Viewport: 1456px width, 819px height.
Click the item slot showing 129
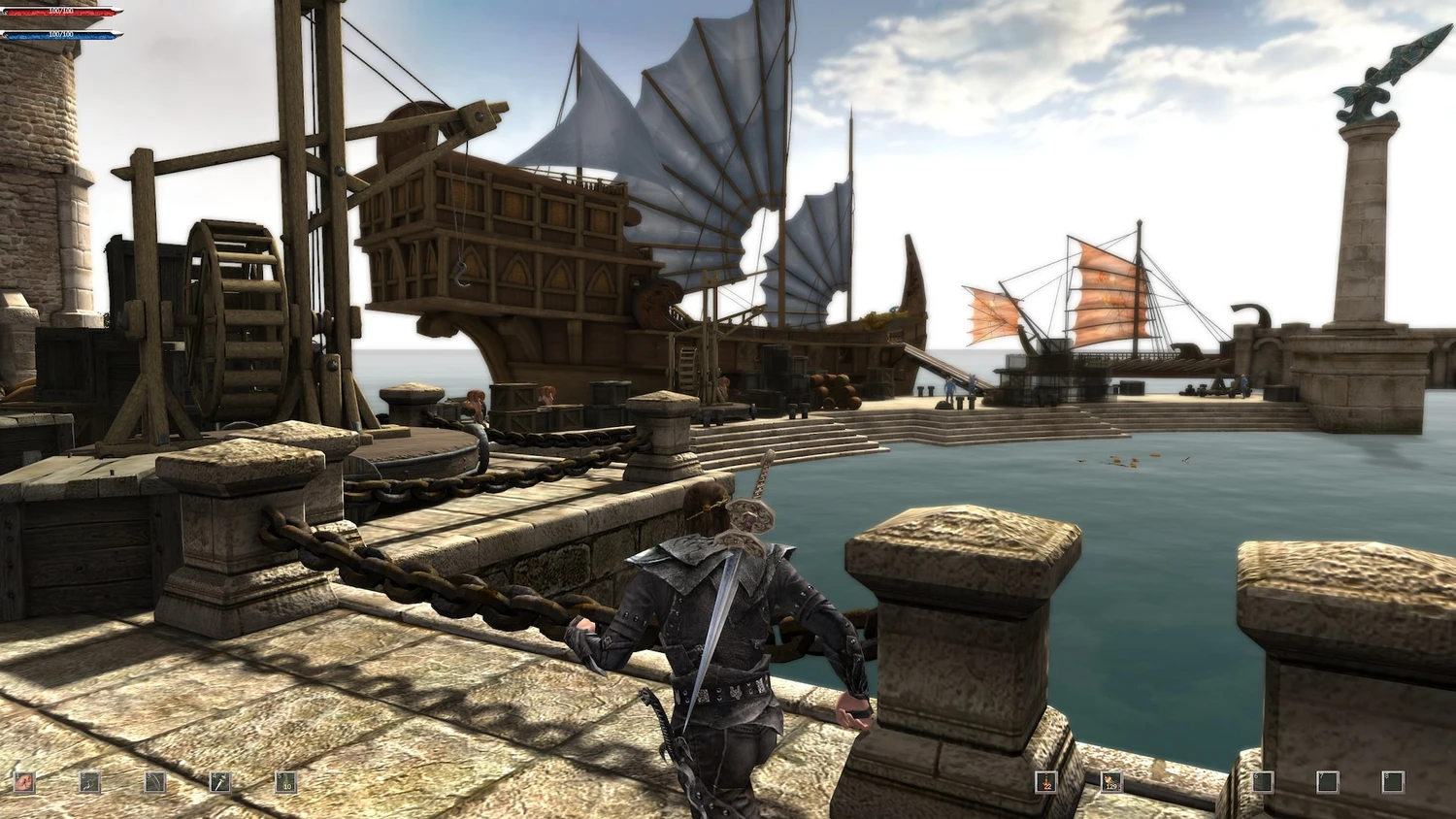(x=1110, y=782)
